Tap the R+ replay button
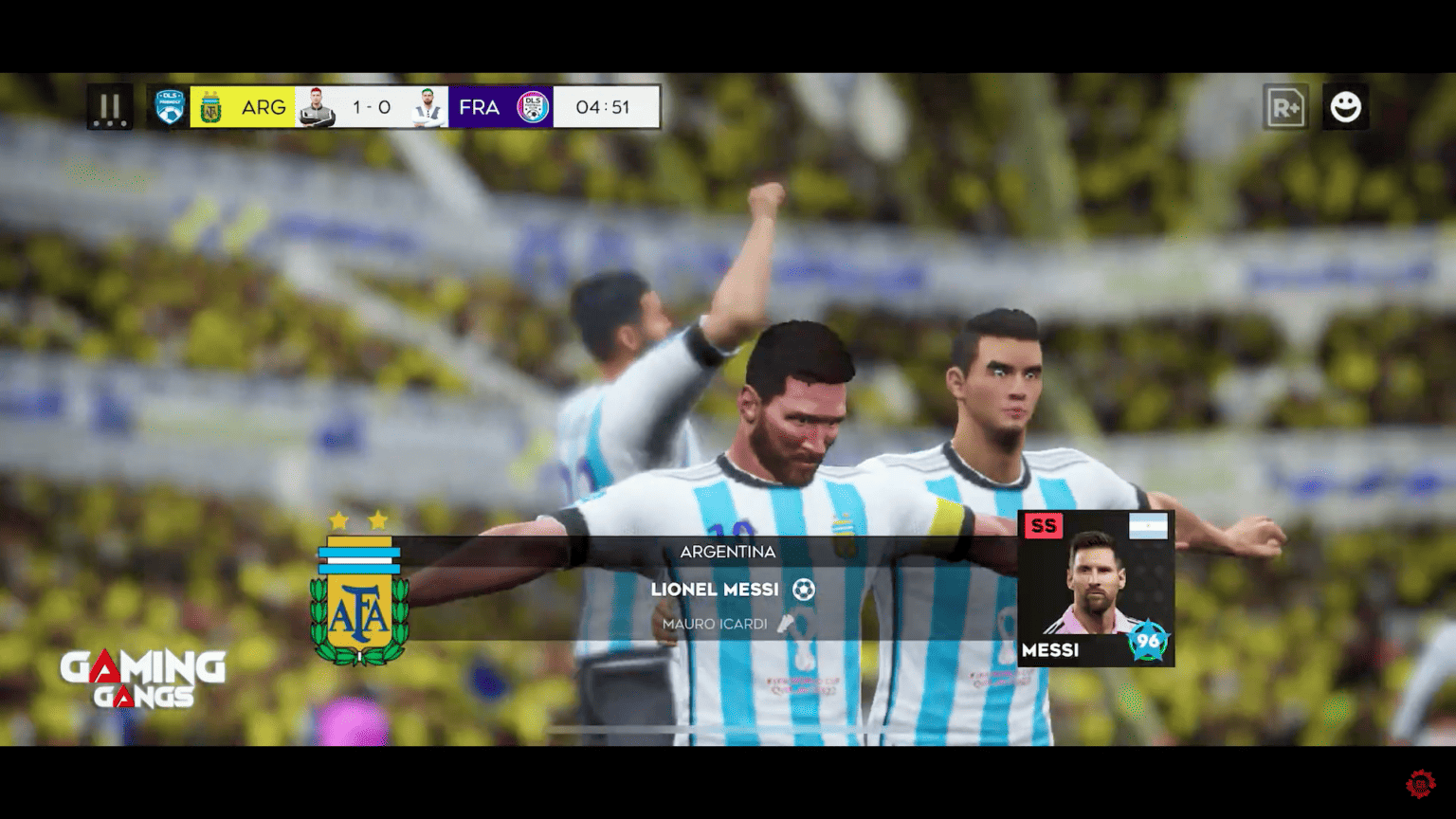Viewport: 1456px width, 819px height. tap(1285, 107)
